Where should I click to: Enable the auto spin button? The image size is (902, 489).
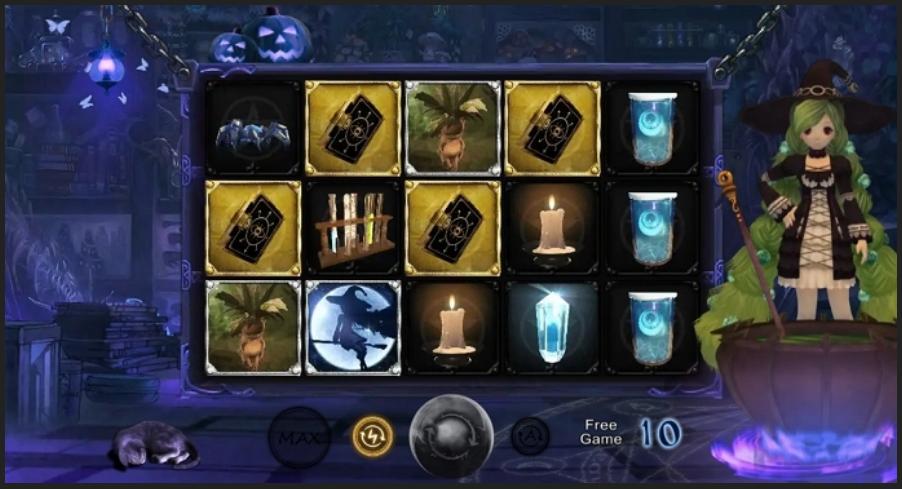[530, 435]
